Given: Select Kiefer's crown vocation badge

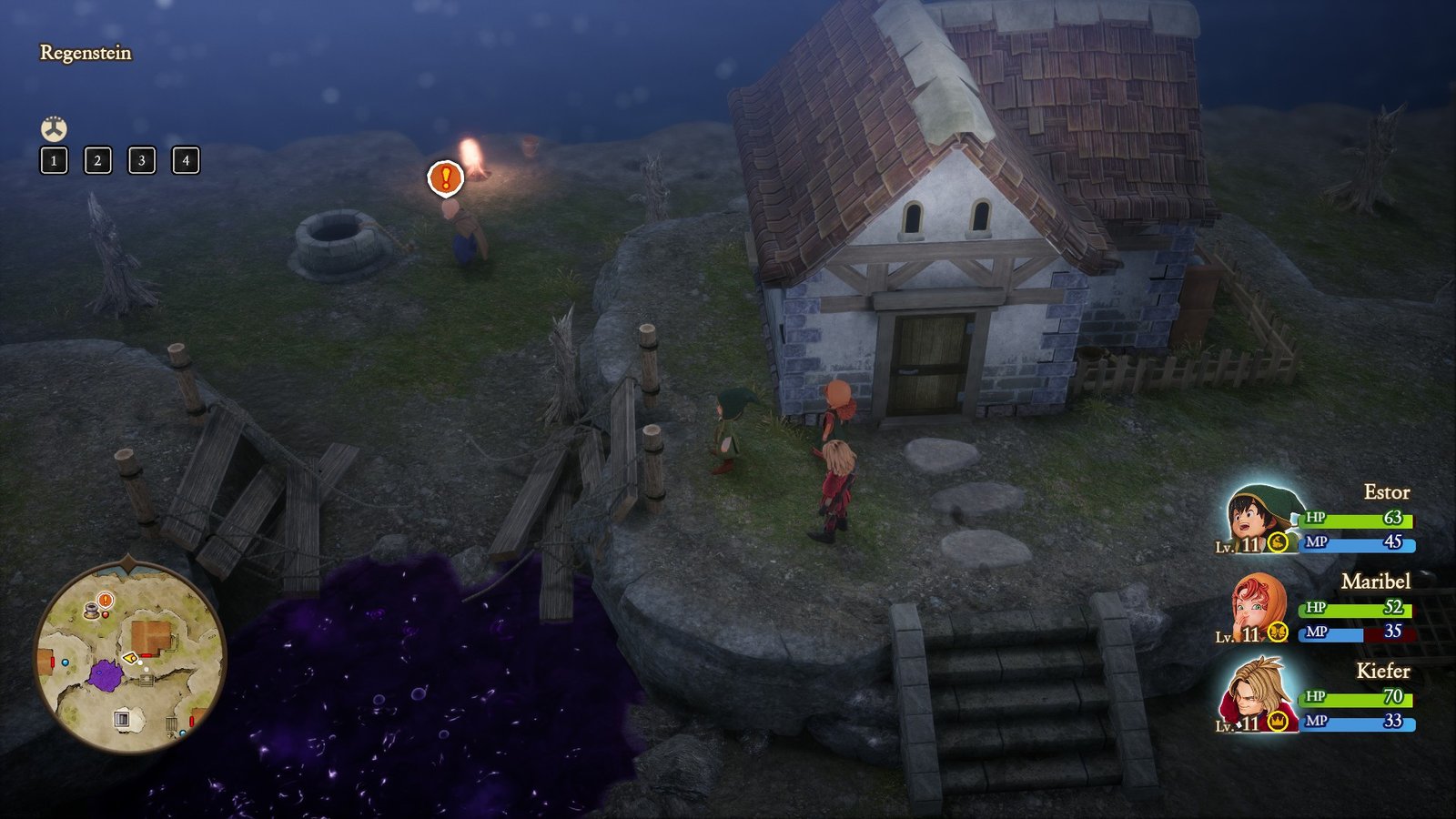Looking at the screenshot, I should point(1277,722).
